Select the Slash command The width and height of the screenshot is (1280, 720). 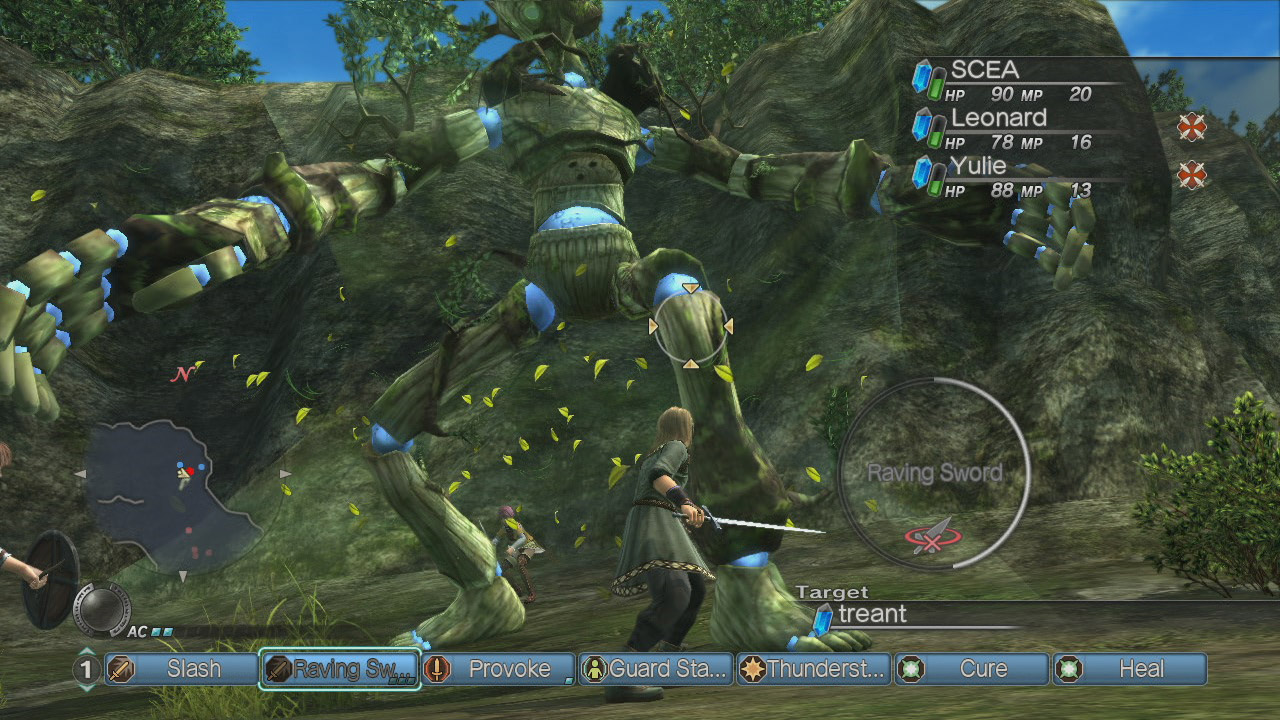tap(182, 669)
